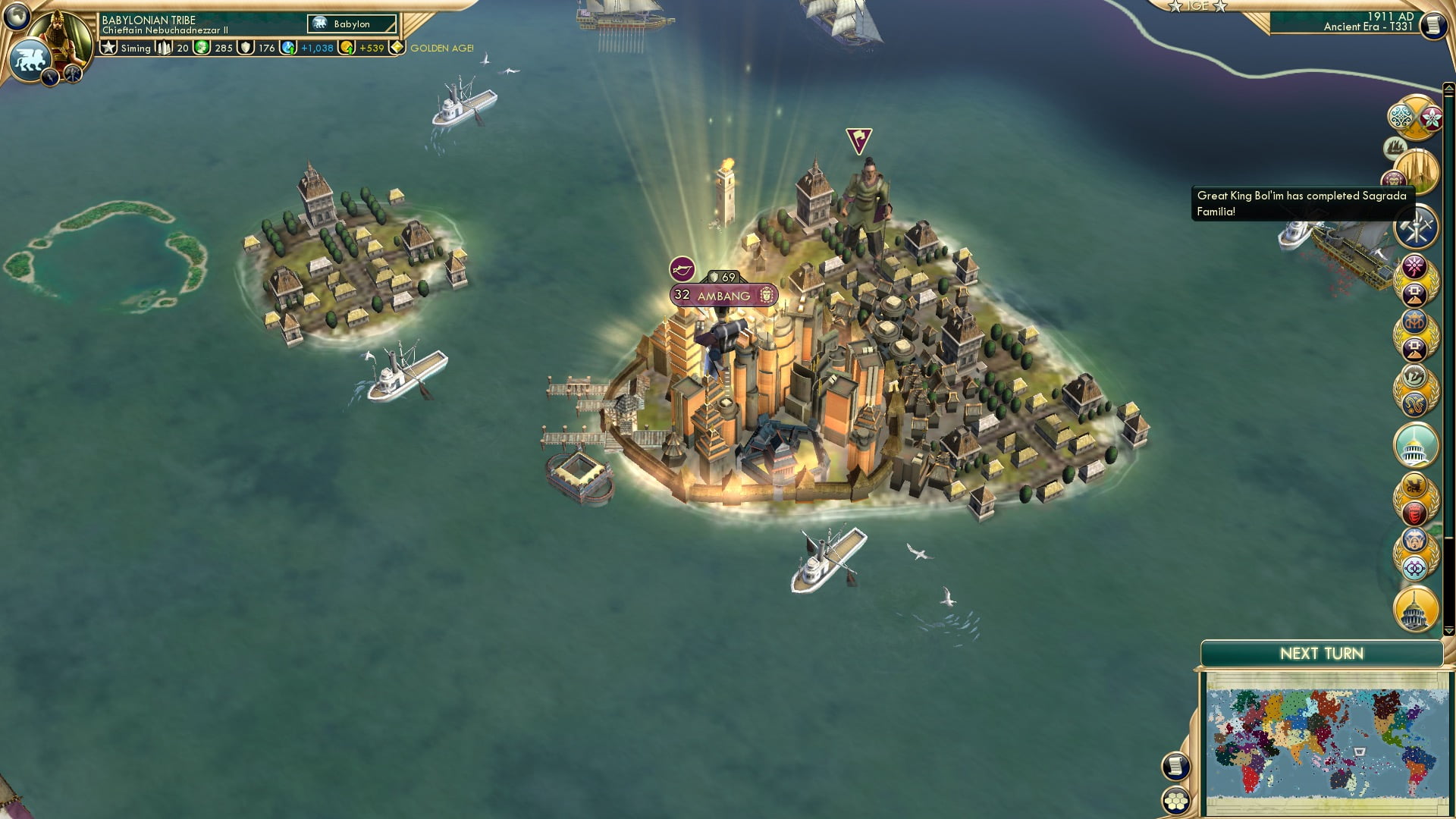Click the capitol dome notification at sidebar bottom
This screenshot has width=1456, height=819.
click(1415, 610)
